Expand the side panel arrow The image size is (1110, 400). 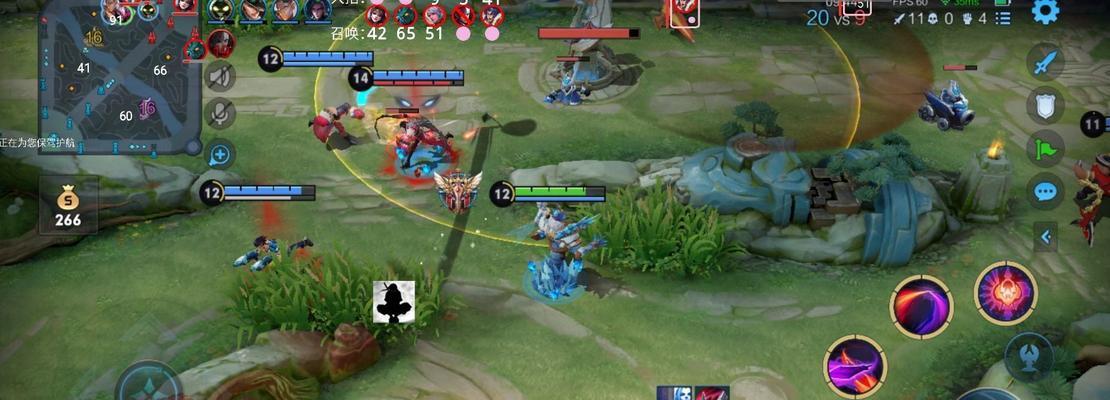coord(1045,237)
